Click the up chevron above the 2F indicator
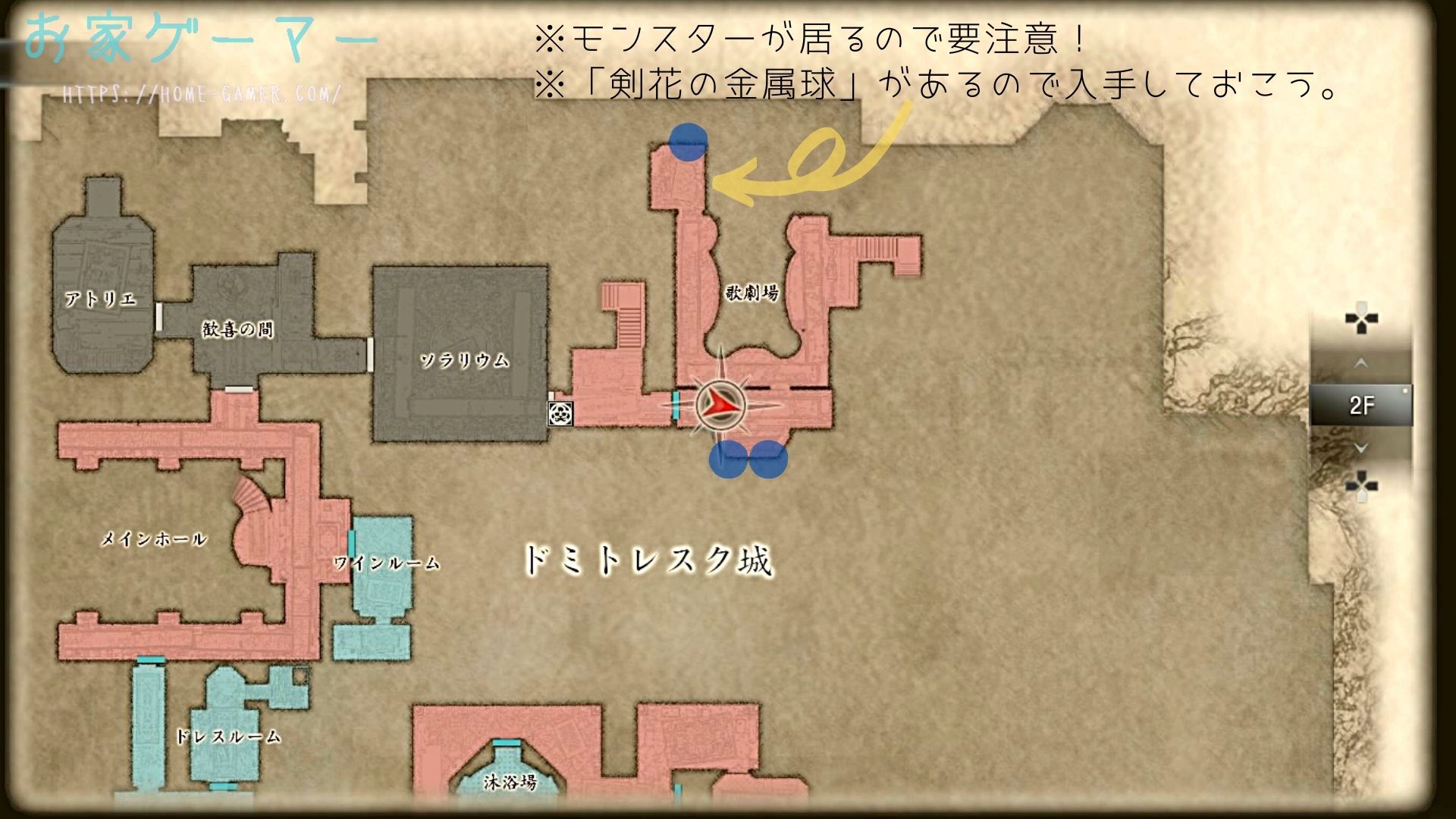 1360,362
